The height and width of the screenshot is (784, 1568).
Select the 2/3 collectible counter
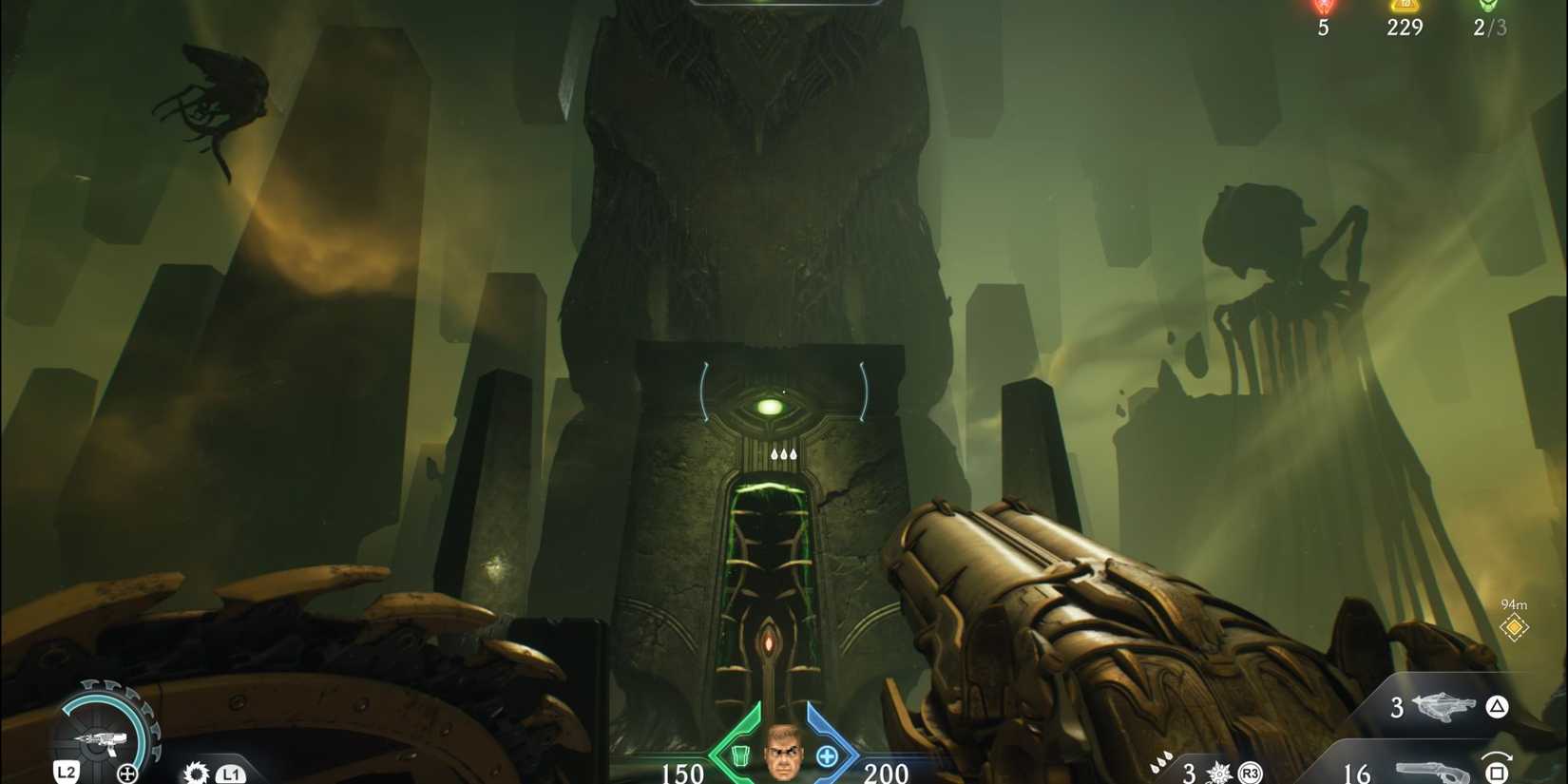[x=1488, y=28]
